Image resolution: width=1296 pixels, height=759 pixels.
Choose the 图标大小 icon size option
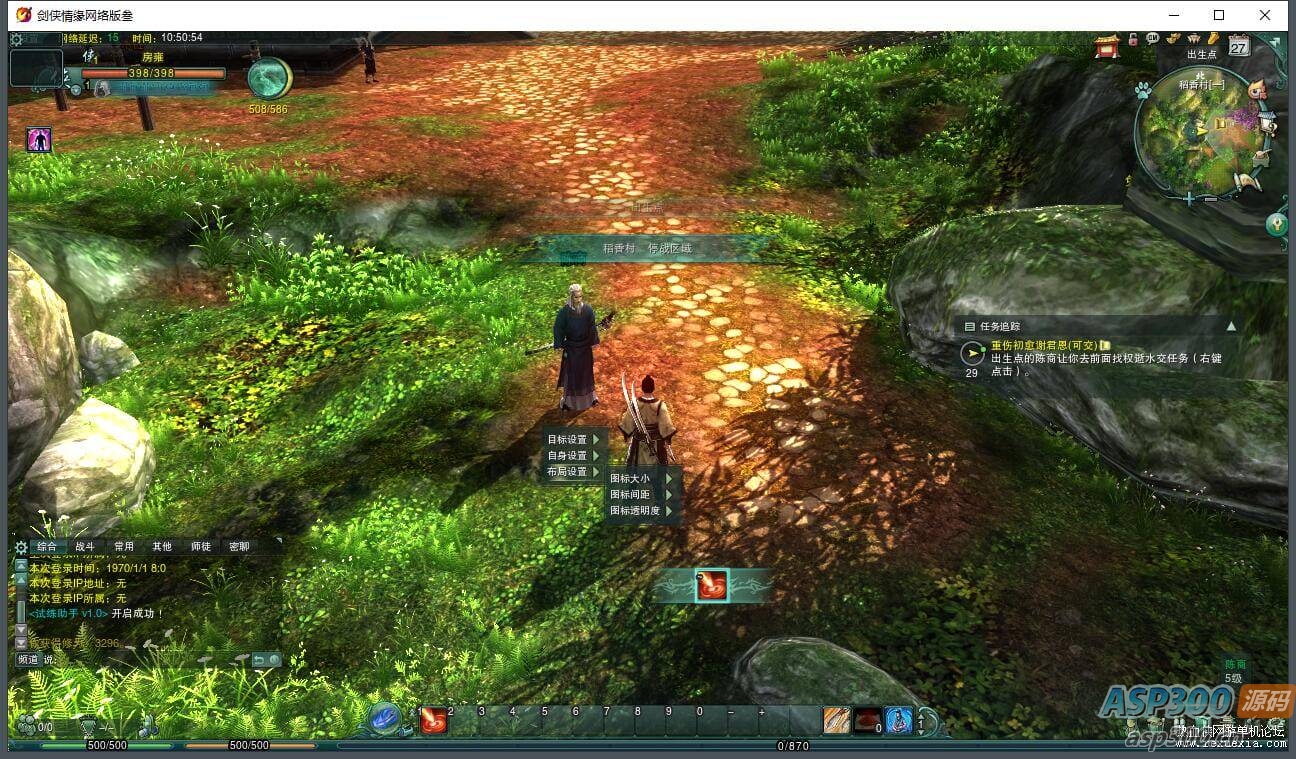pos(636,478)
